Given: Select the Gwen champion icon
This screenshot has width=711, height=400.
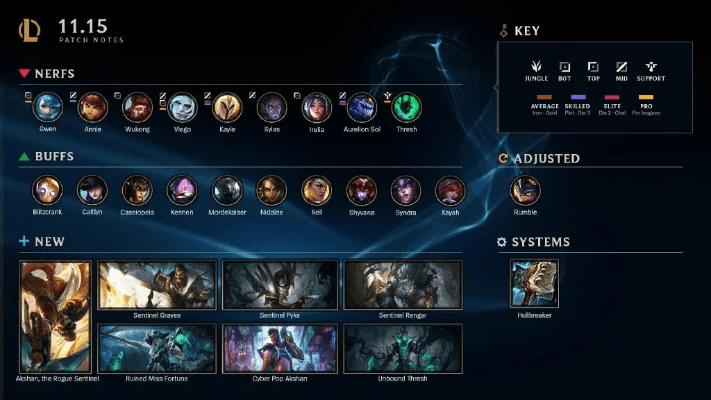Looking at the screenshot, I should (47, 107).
